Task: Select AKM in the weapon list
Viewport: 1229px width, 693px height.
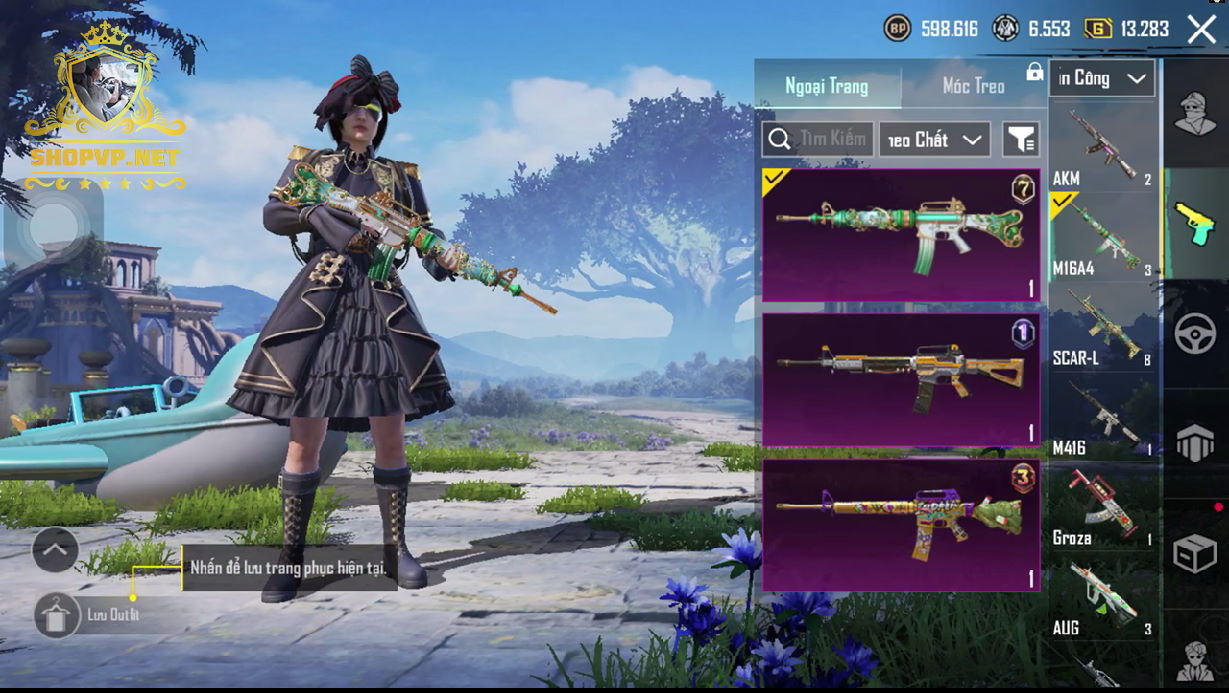Action: (x=1102, y=147)
